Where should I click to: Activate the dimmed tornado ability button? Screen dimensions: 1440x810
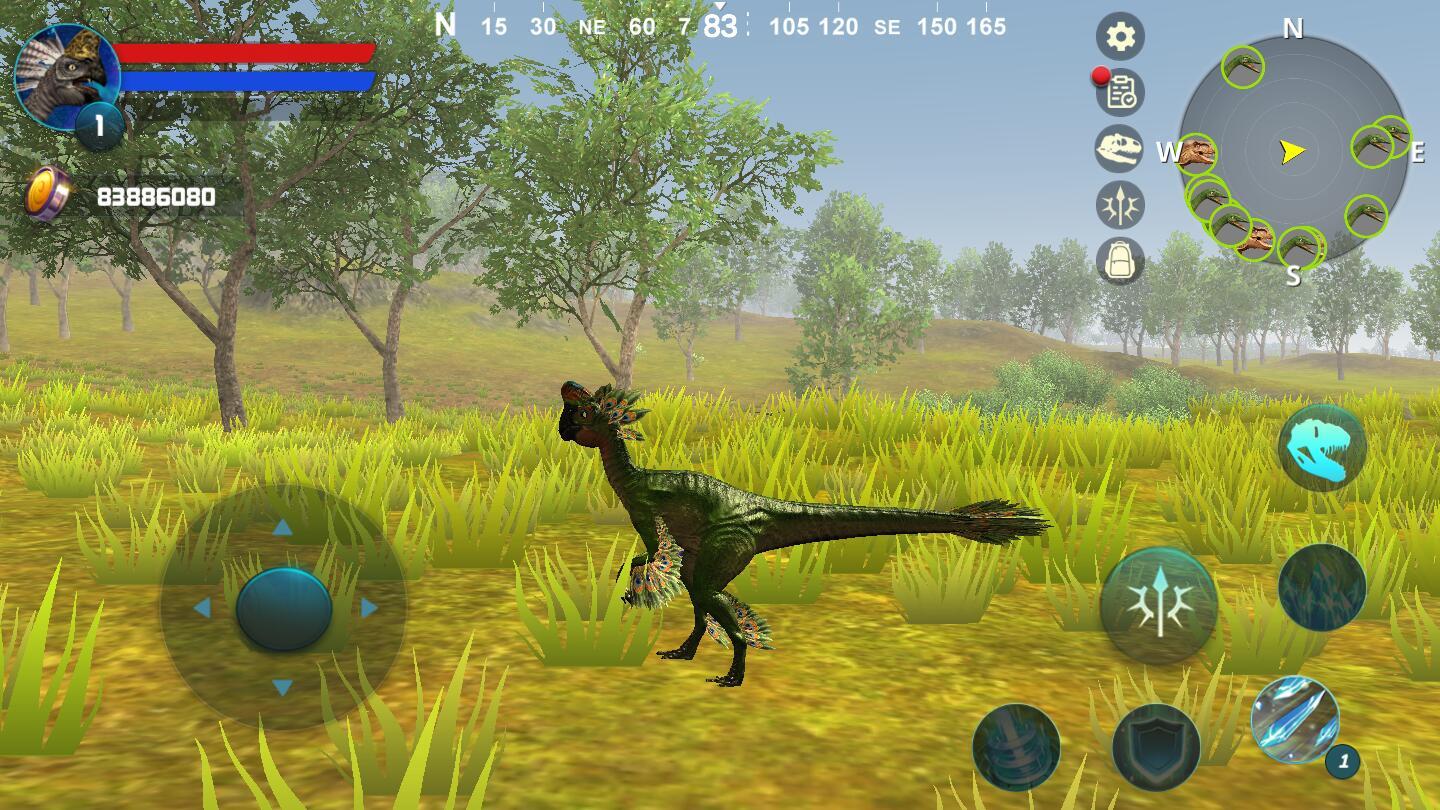tap(1016, 747)
